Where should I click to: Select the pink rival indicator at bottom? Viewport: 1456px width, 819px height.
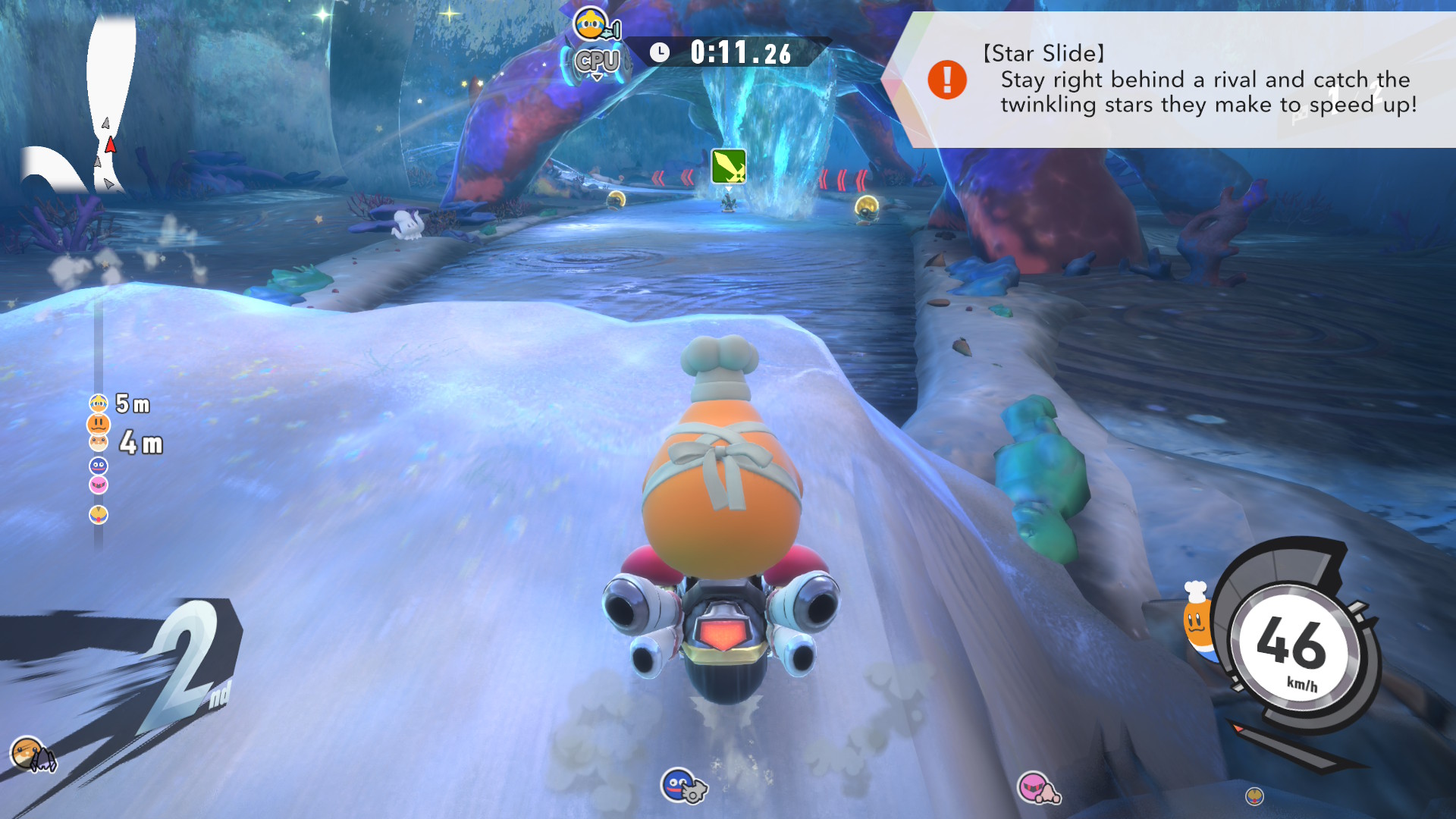point(1036,787)
